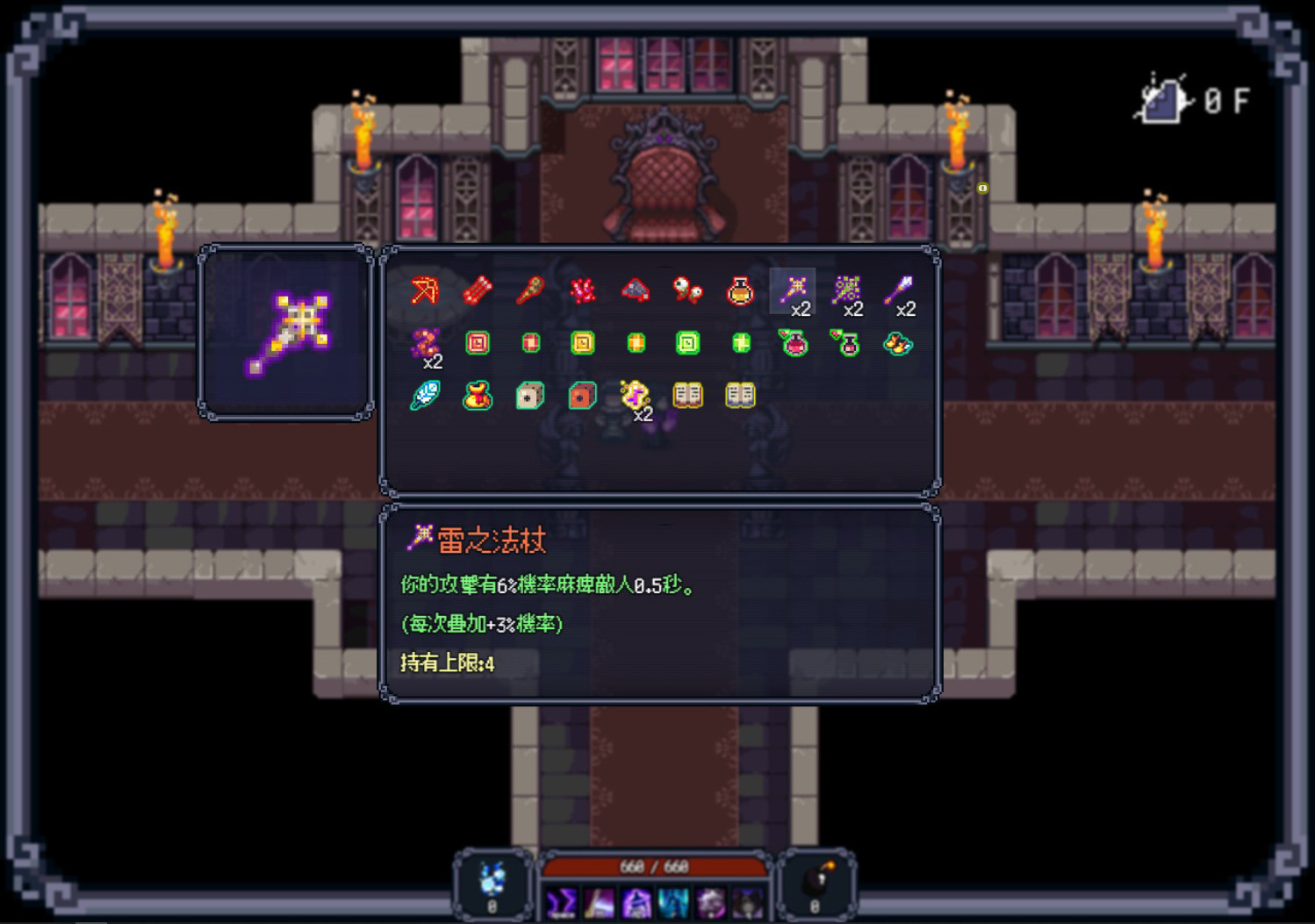1315x924 pixels.
Task: Click the purple grapes x2 item
Action: tap(424, 342)
